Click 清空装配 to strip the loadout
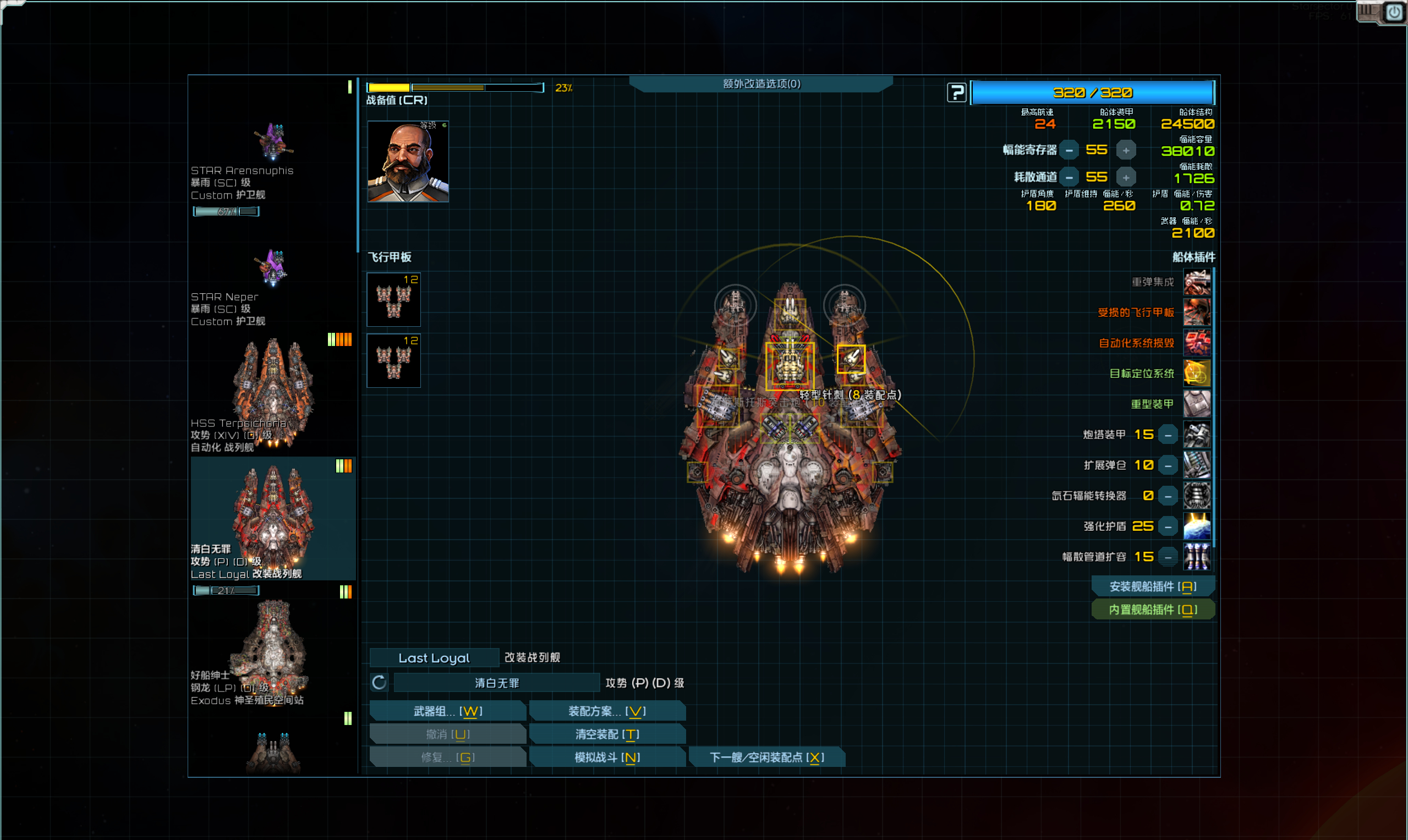The image size is (1408, 840). pos(607,734)
